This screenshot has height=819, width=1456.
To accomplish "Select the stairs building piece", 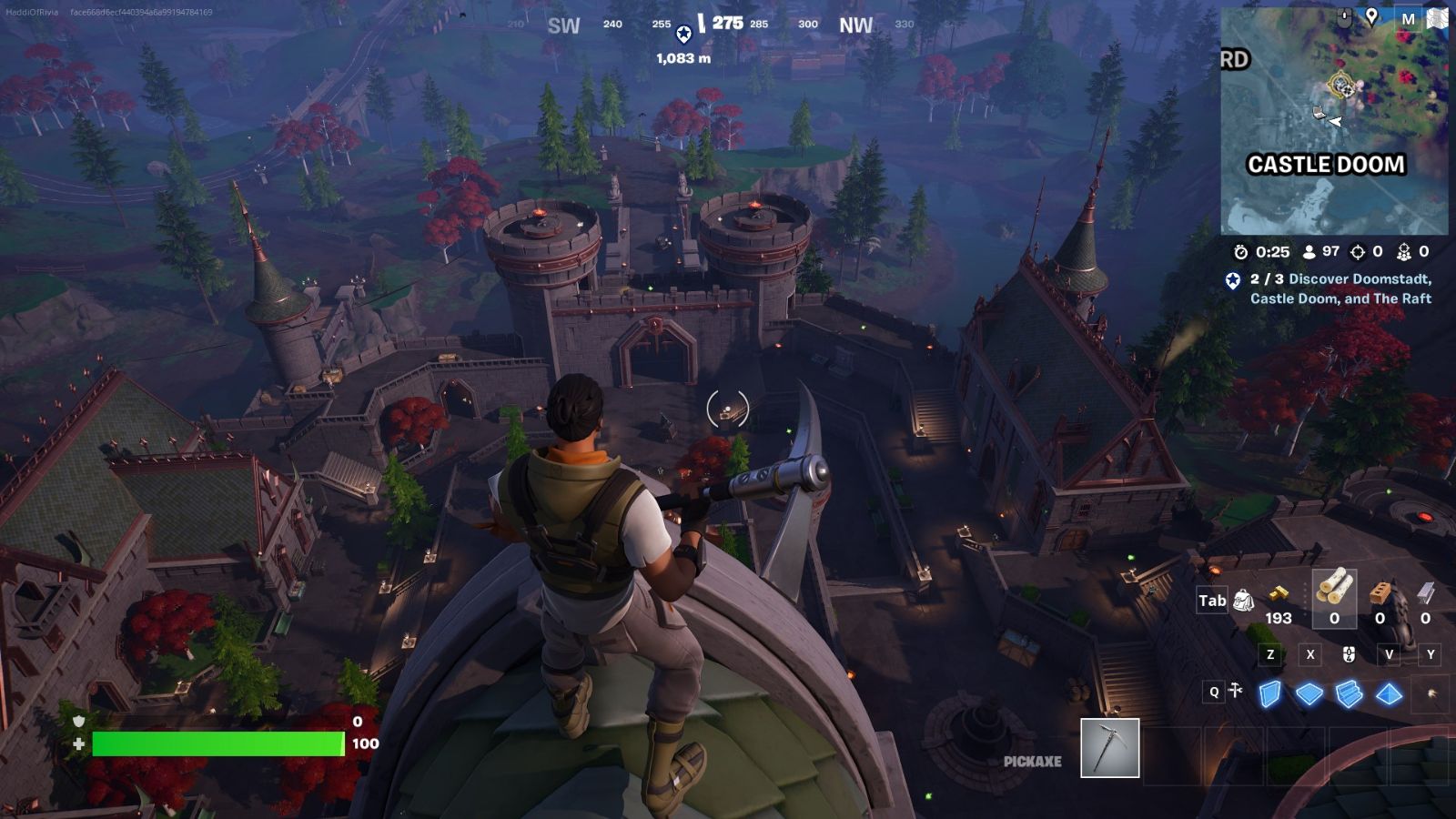I will coord(1348,693).
